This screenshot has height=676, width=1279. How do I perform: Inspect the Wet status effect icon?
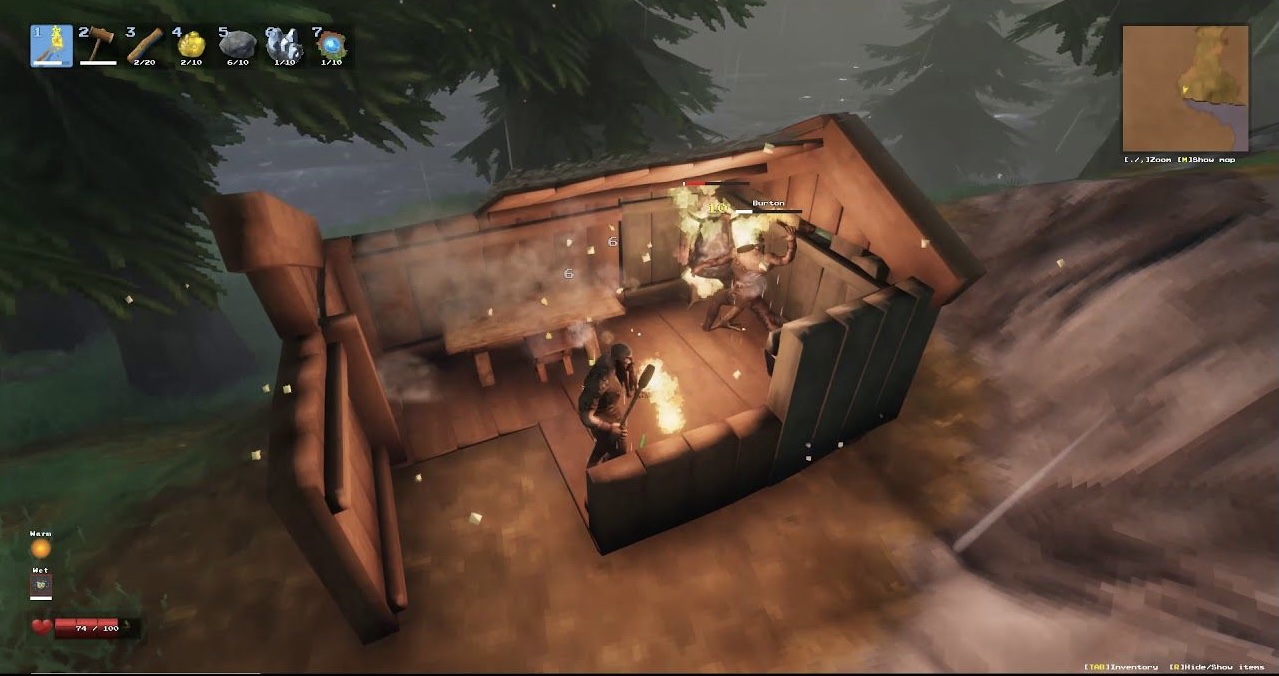(40, 585)
